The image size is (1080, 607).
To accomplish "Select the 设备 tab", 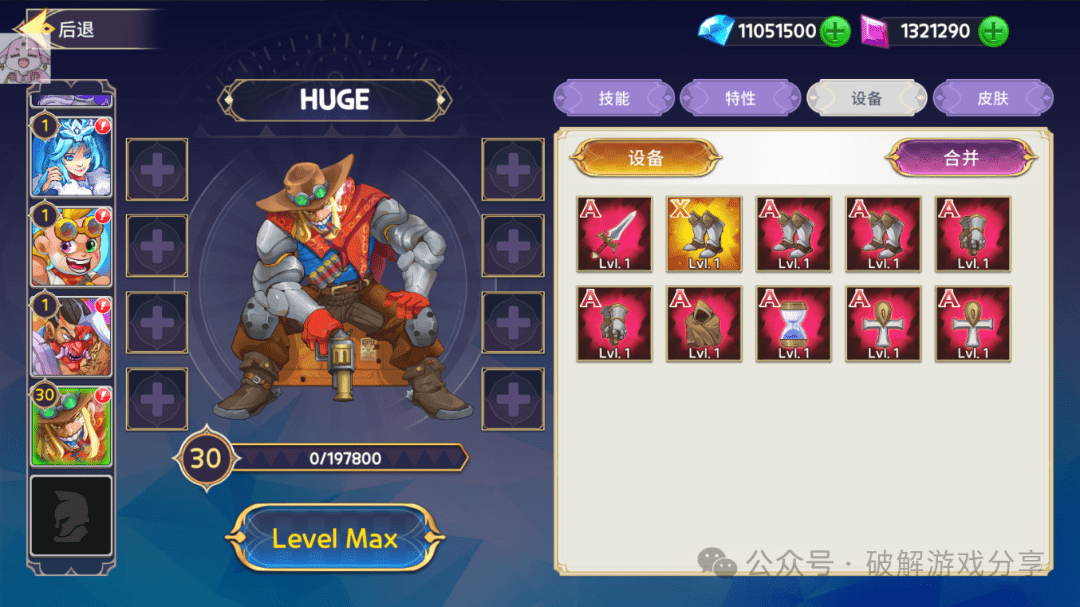I will [x=866, y=99].
